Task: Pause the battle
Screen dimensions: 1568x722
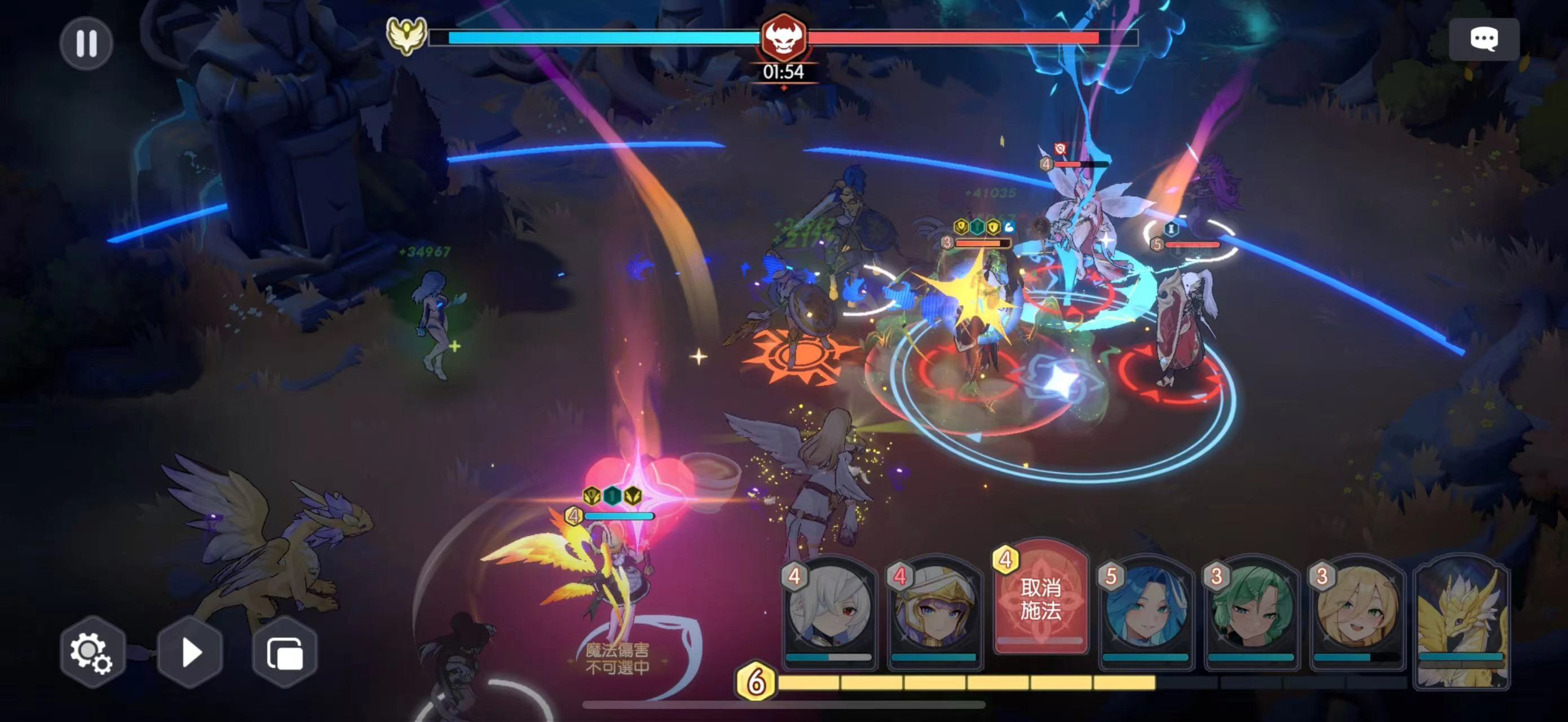Action: [86, 43]
